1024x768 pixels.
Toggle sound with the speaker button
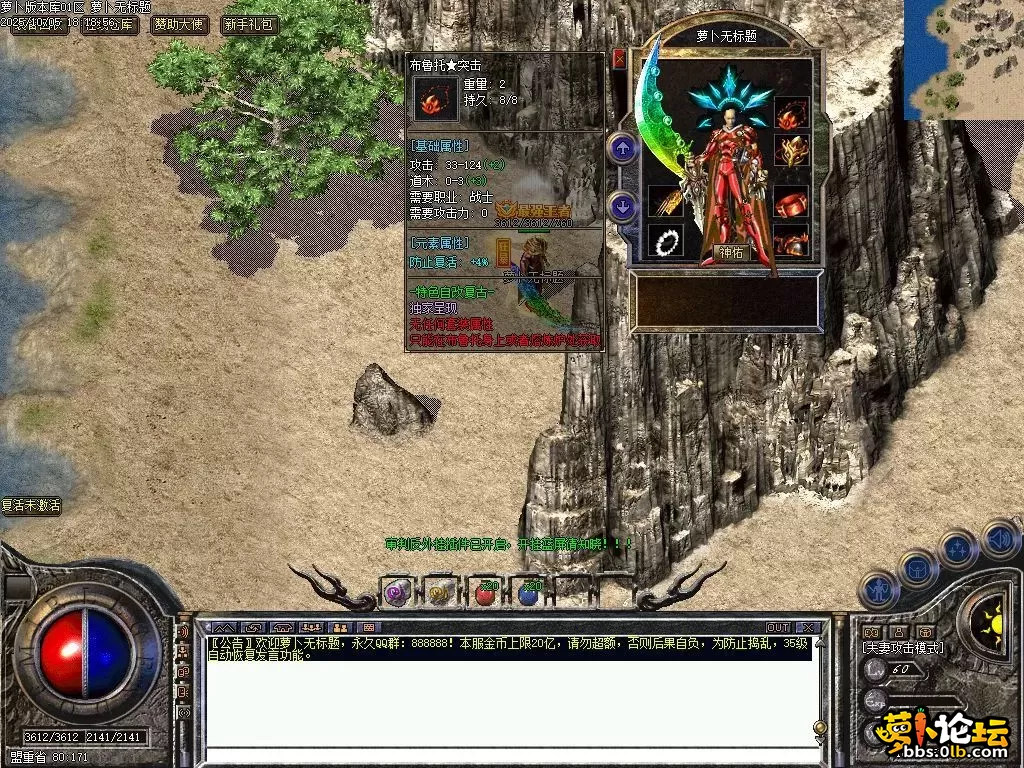999,539
